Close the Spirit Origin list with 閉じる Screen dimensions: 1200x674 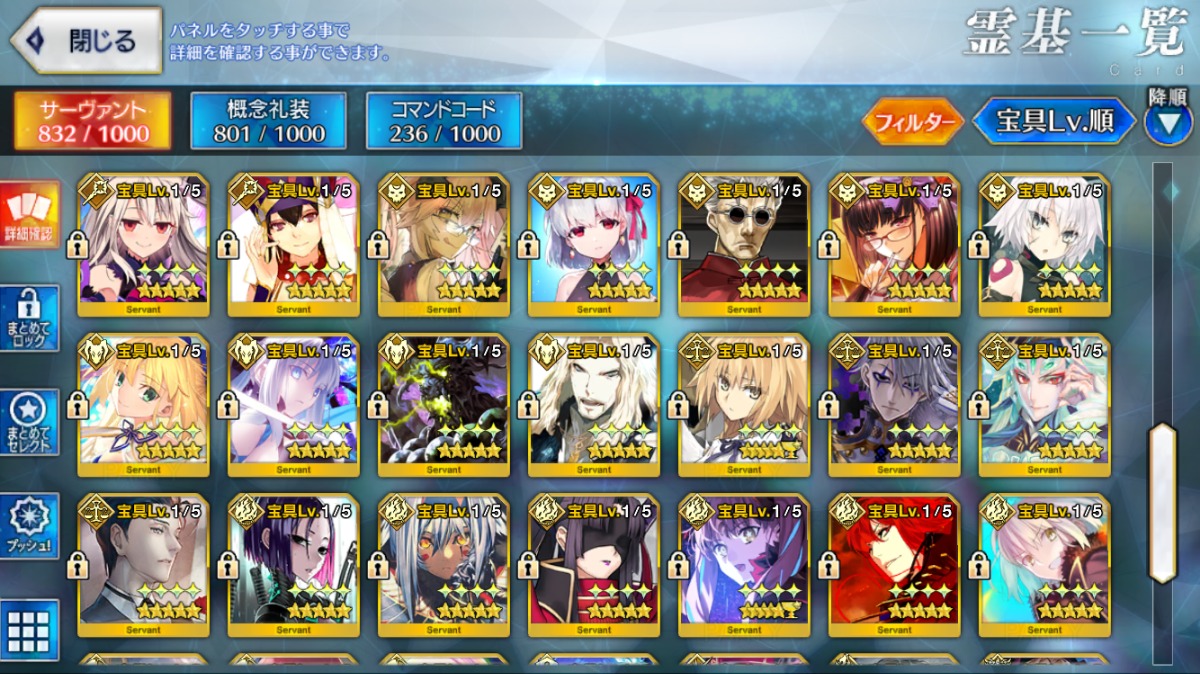click(86, 41)
